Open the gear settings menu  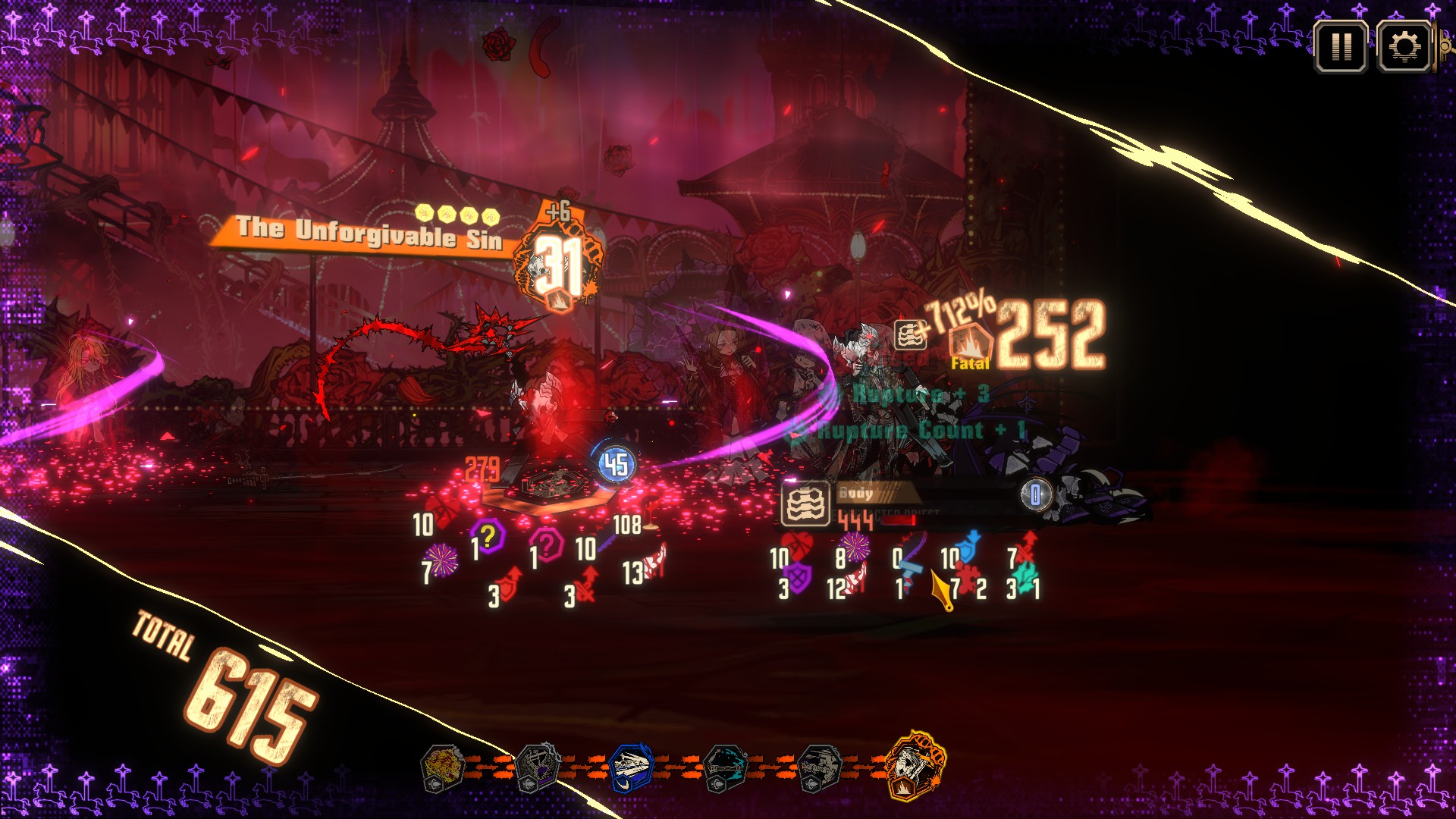click(x=1404, y=47)
